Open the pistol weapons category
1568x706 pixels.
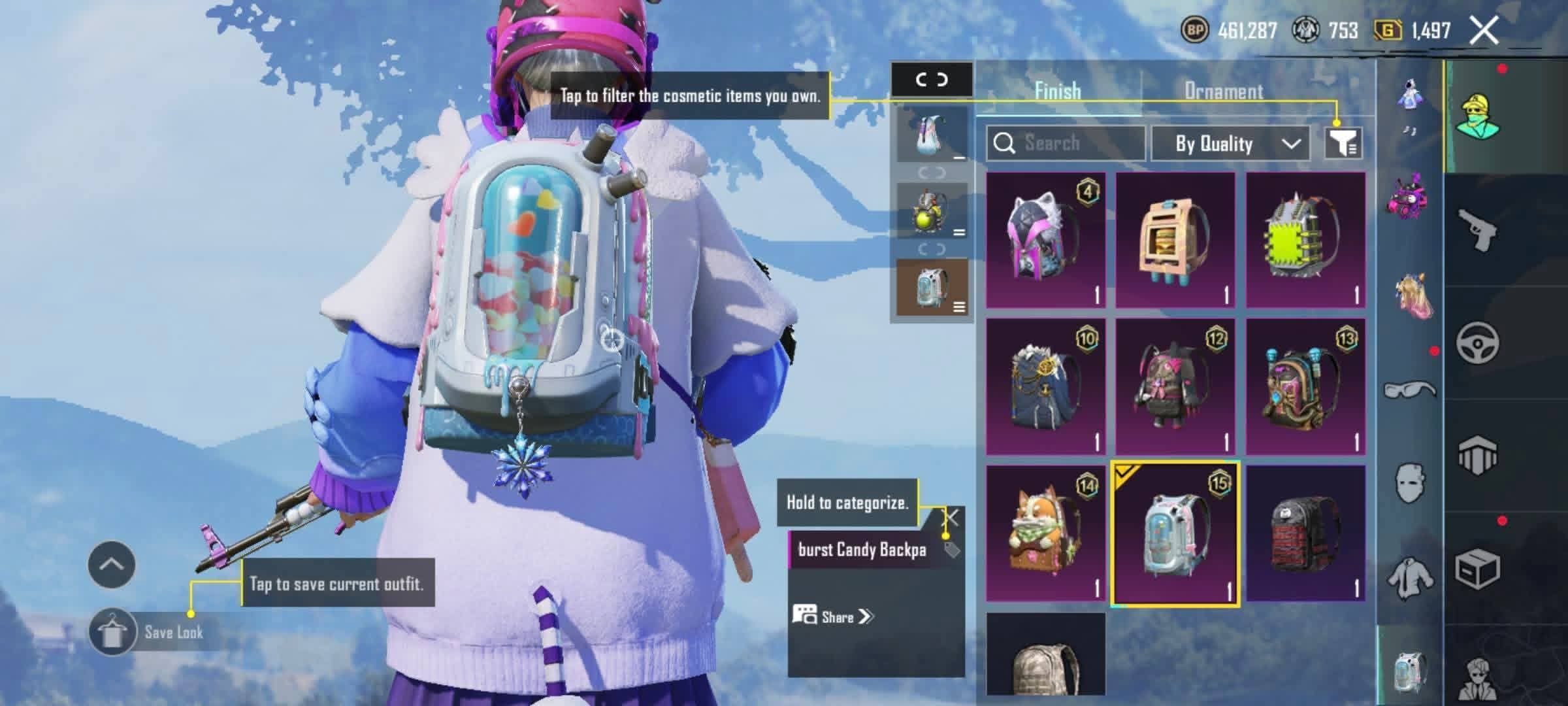click(x=1477, y=229)
